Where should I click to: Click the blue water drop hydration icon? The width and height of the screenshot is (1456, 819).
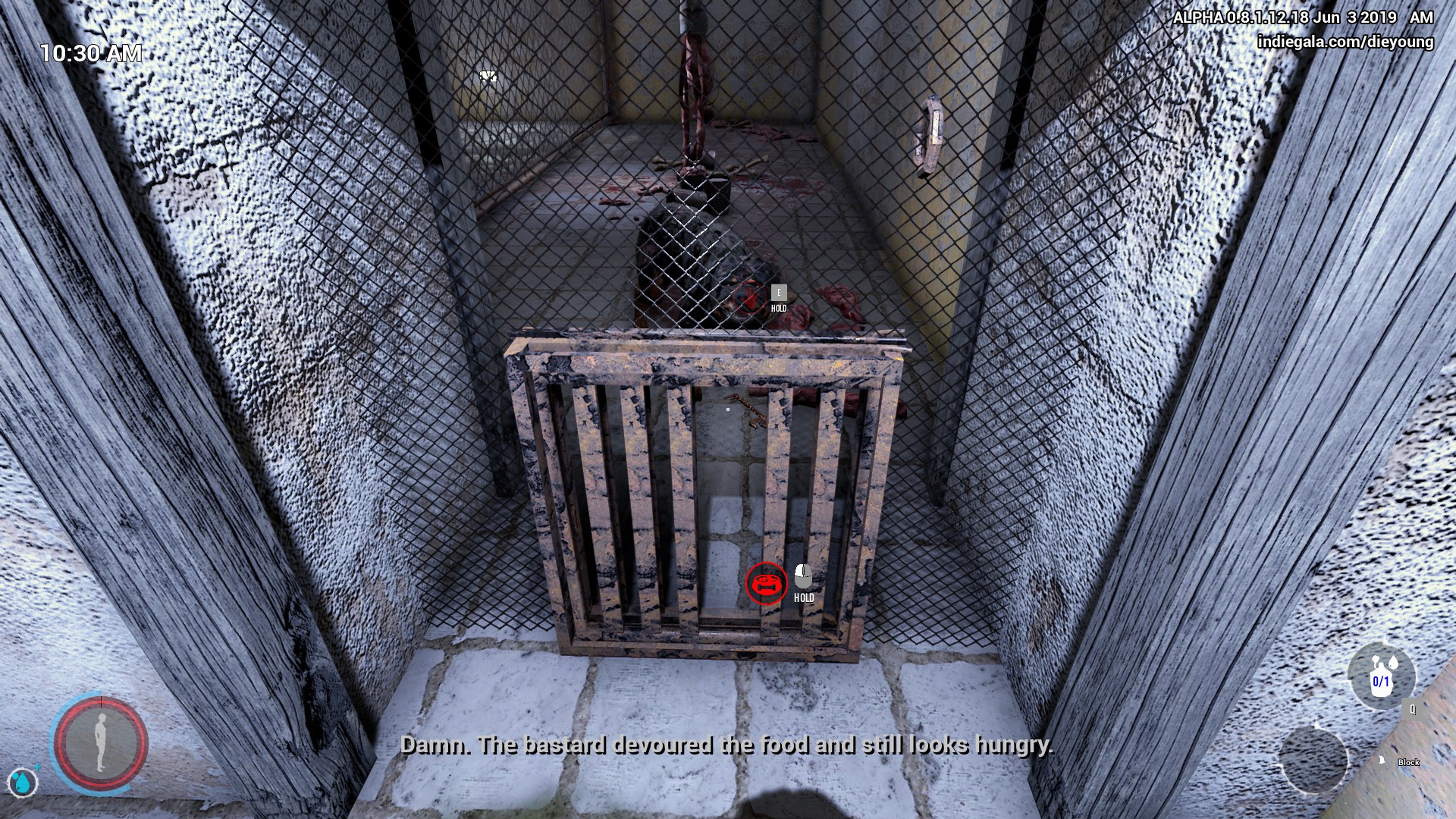pyautogui.click(x=22, y=782)
